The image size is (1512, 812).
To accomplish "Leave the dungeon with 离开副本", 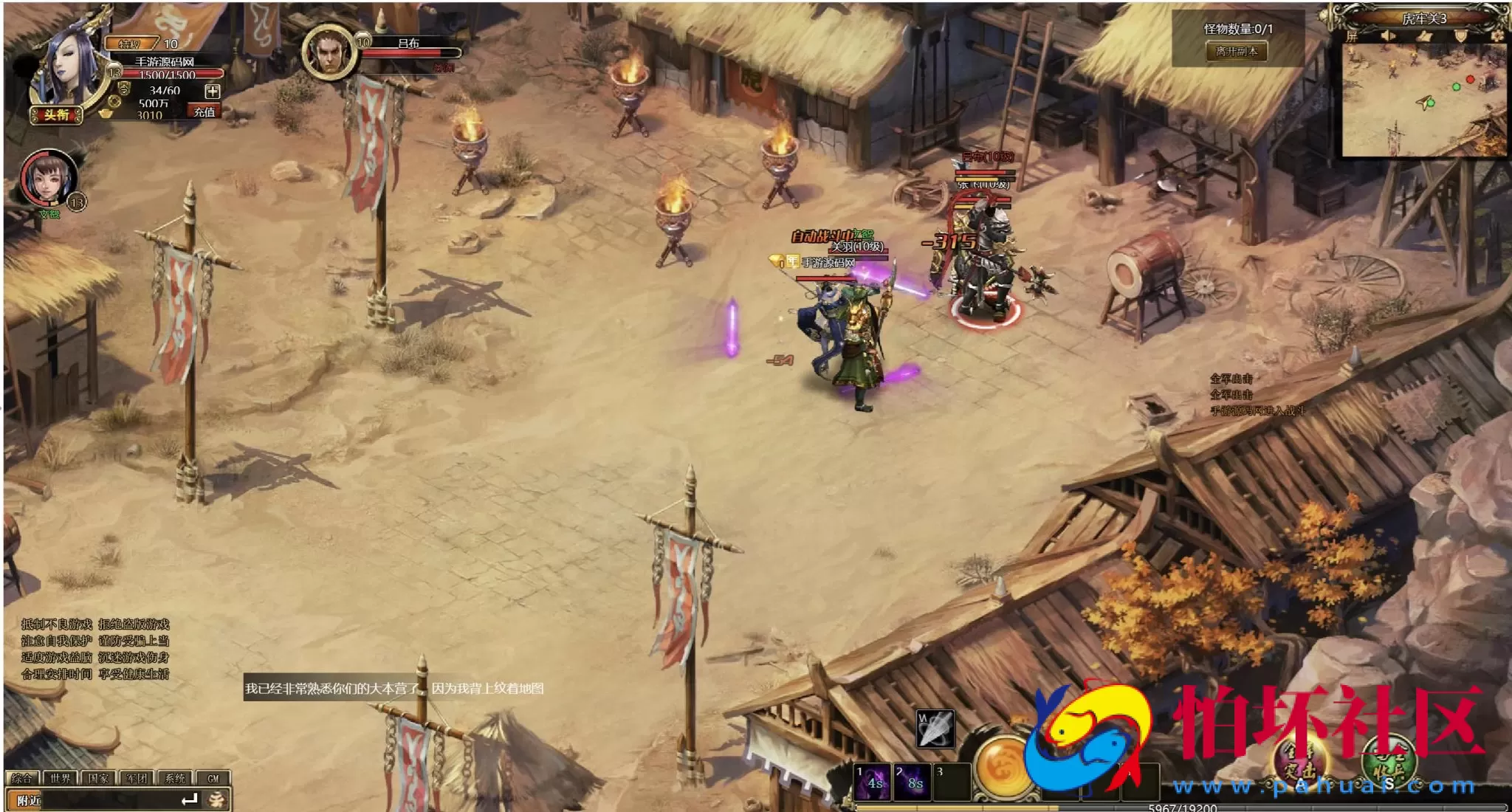I will [1237, 52].
